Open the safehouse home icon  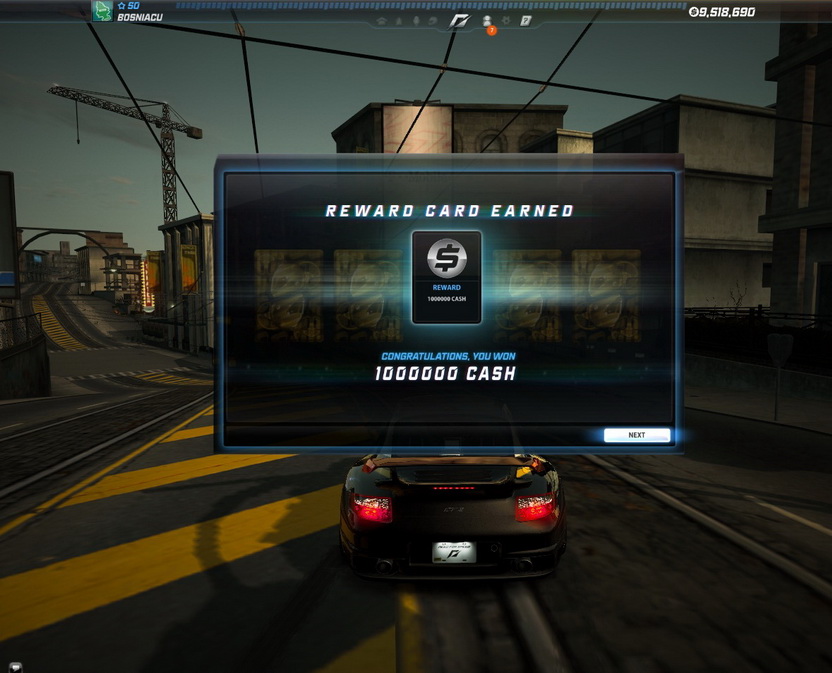pyautogui.click(x=381, y=21)
